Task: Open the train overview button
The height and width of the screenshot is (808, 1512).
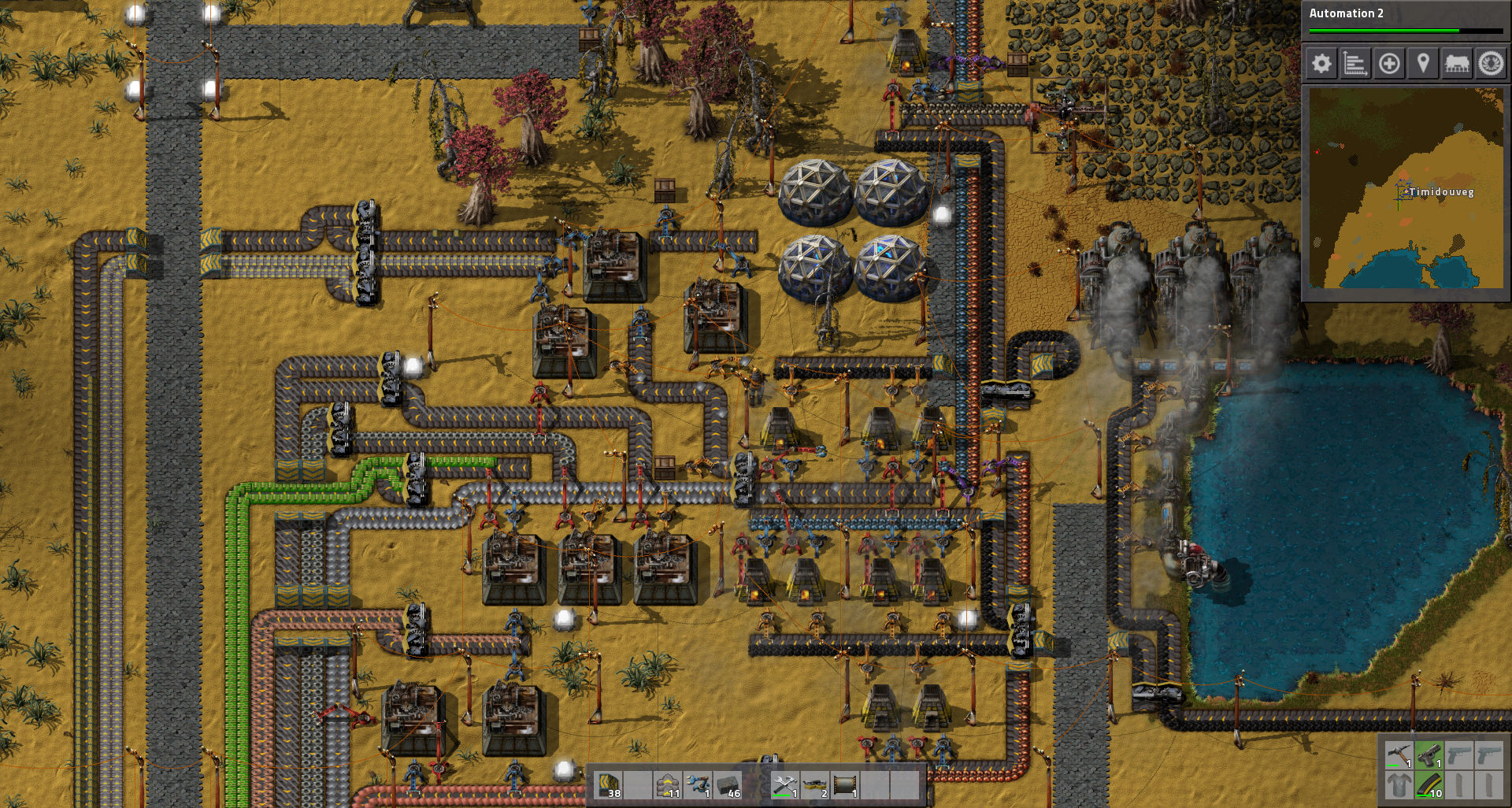Action: tap(1457, 64)
